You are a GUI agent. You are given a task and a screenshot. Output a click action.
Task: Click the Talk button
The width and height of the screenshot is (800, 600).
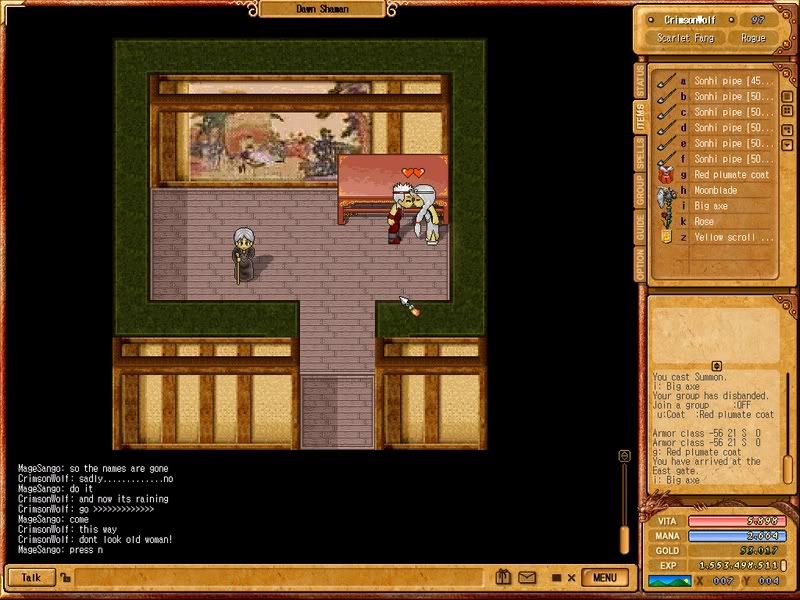(31, 577)
